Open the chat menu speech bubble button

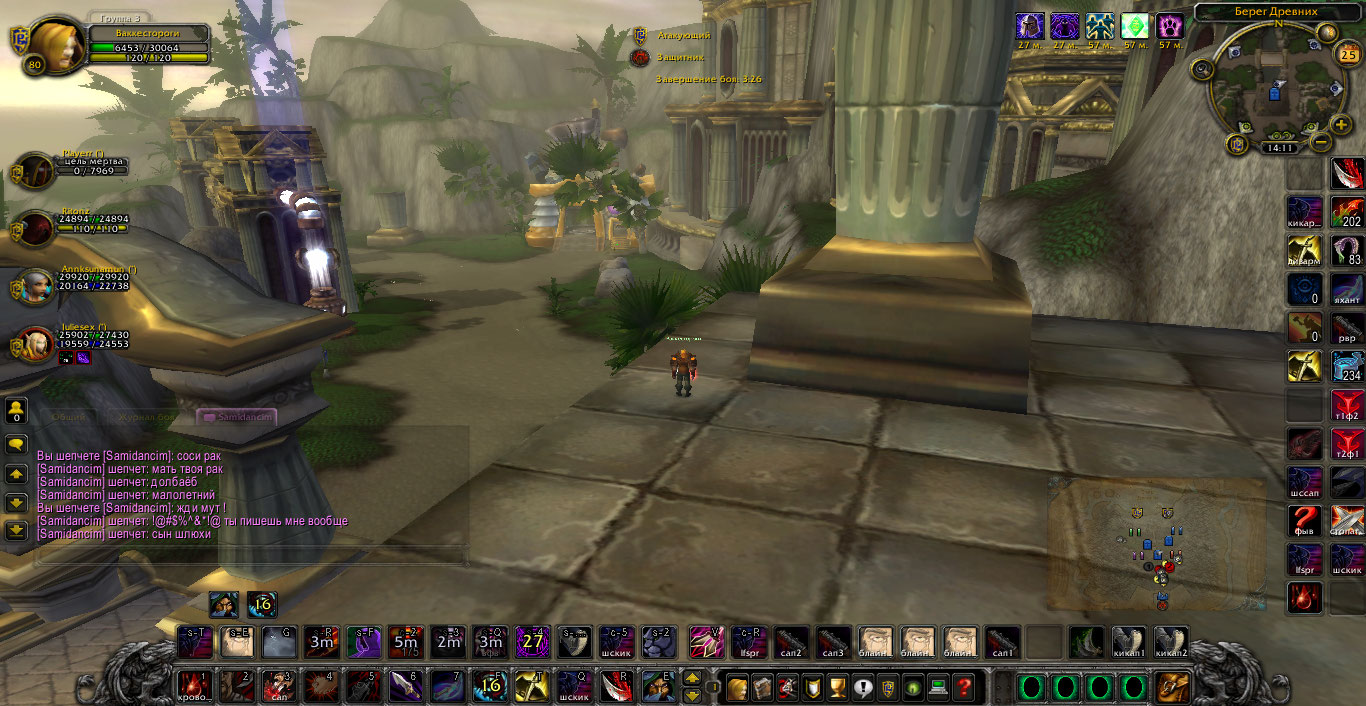pos(16,443)
